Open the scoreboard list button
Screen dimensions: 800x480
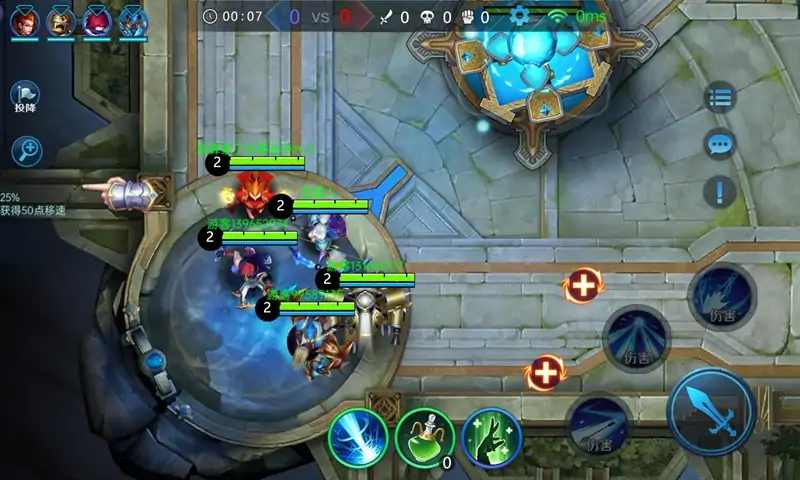point(719,97)
